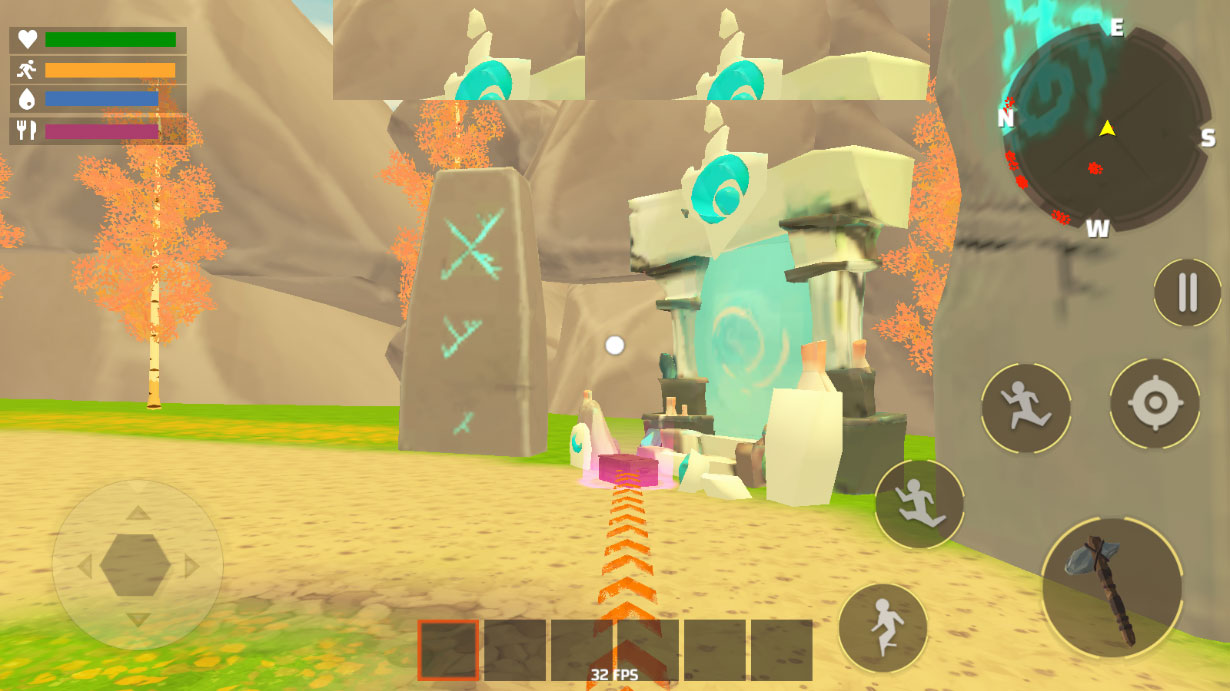Tap the movement joystick's down arrow
This screenshot has height=691, width=1230.
(138, 619)
